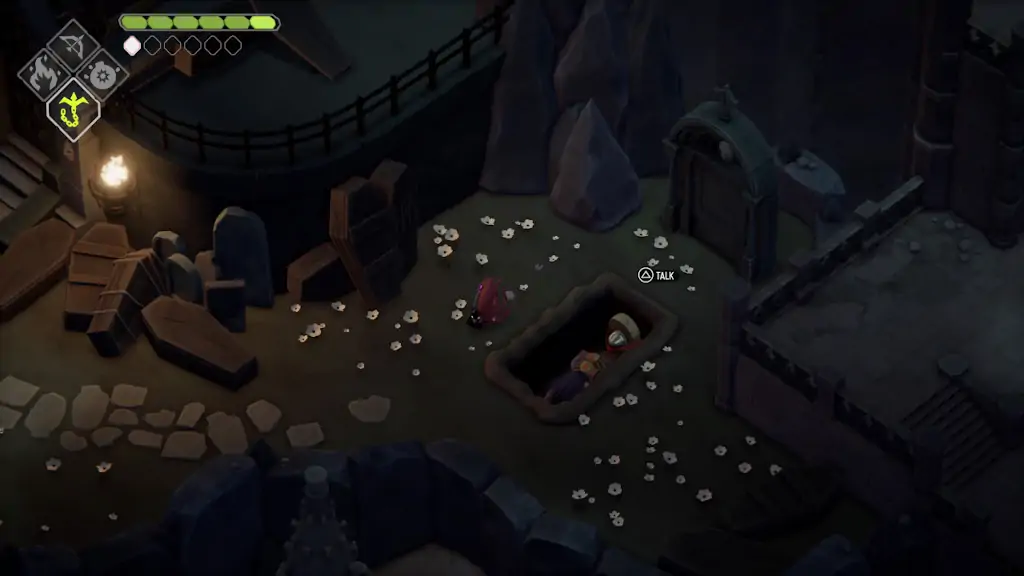Switch to the bomb spell
This screenshot has height=576, width=1024.
point(102,74)
